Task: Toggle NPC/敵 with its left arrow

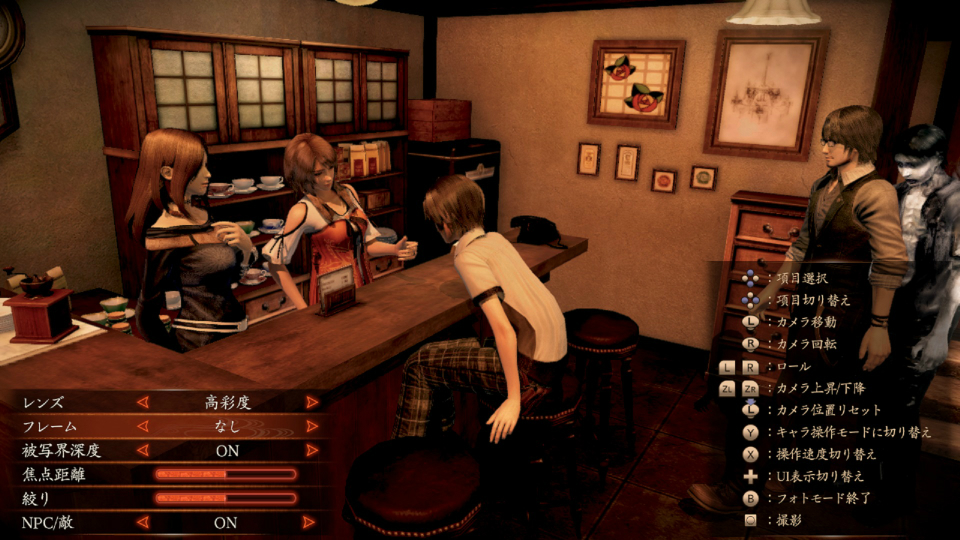Action: [142, 522]
